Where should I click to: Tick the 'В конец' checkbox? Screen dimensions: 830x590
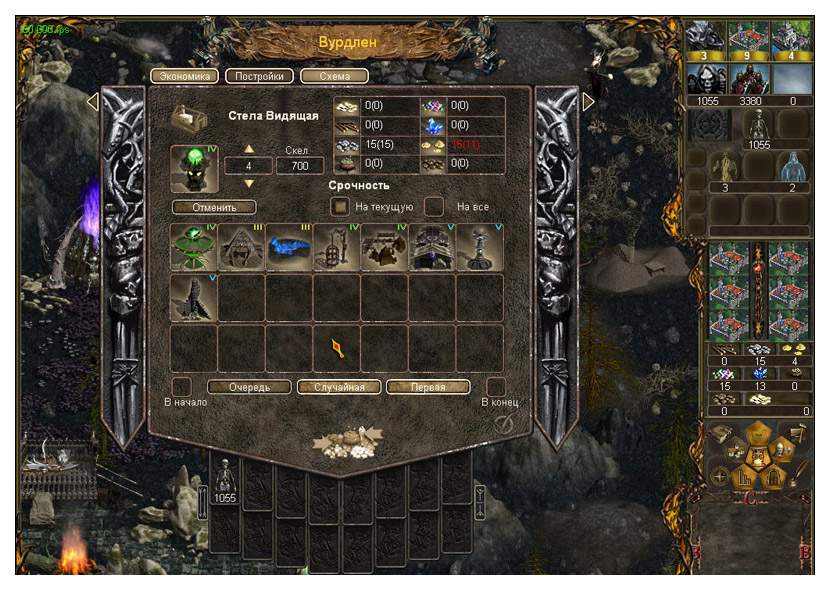[495, 386]
